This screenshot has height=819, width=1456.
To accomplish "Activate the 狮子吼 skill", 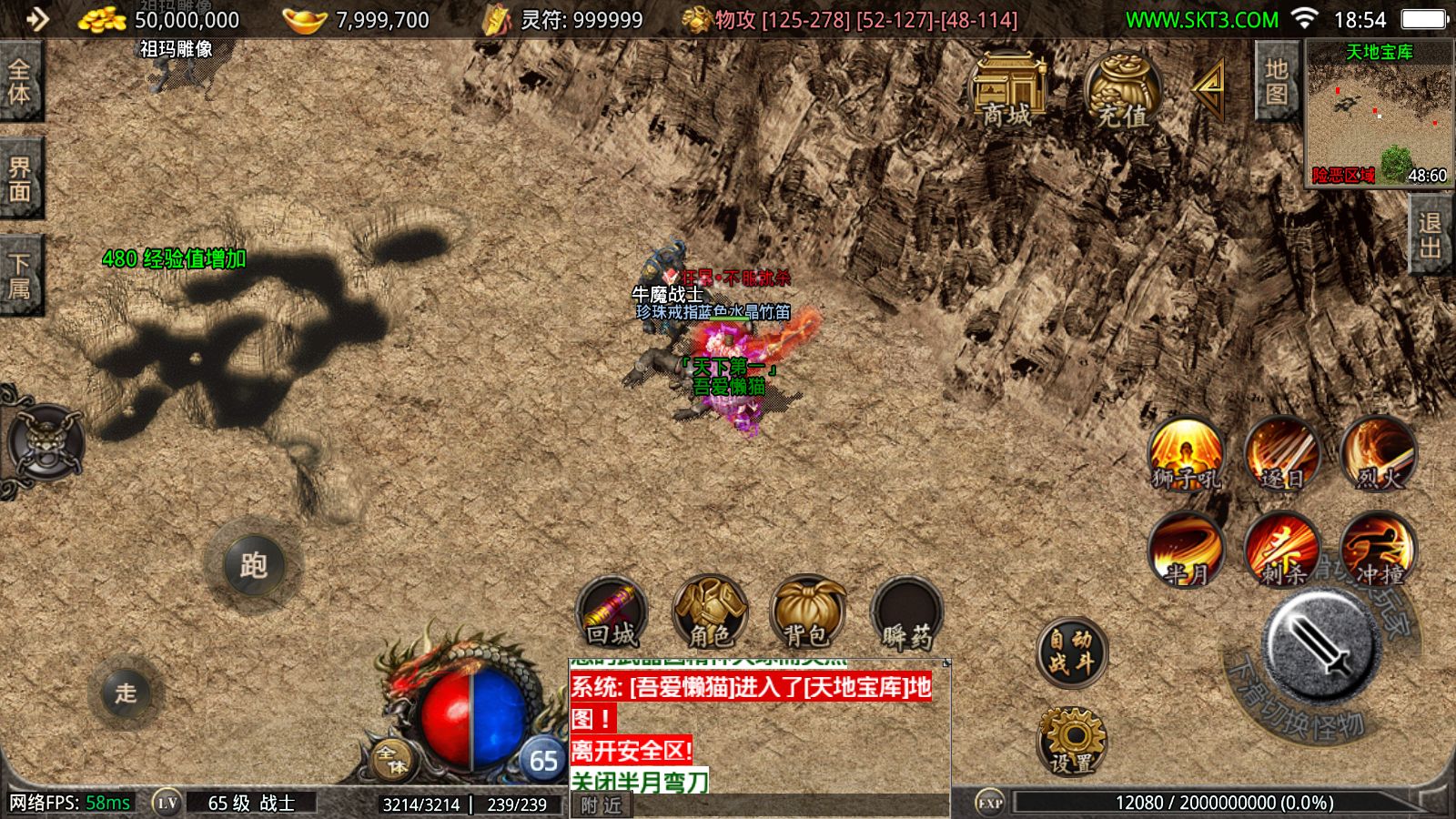I will [1185, 452].
